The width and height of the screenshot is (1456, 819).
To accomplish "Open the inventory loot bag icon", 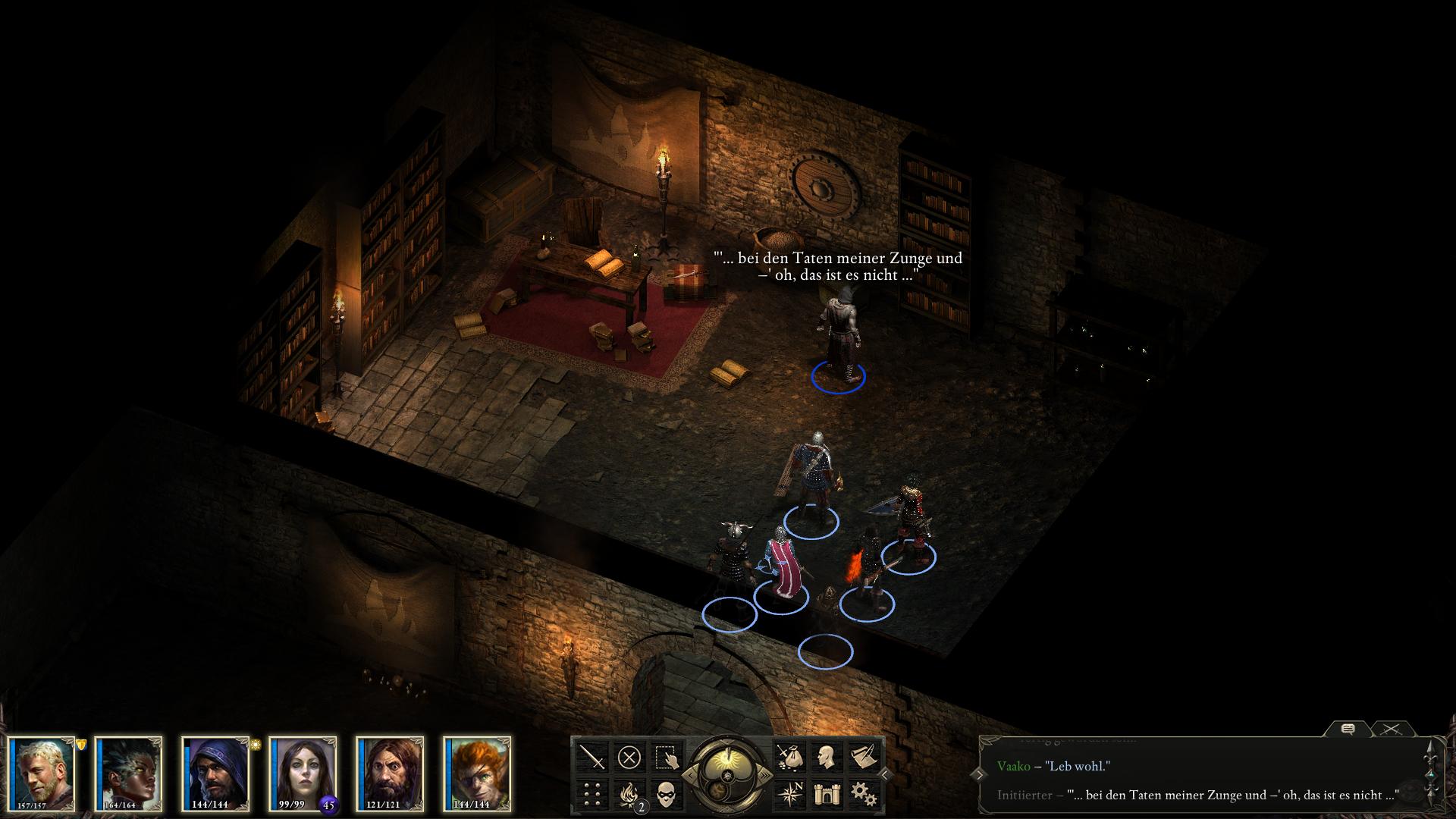I will 789,757.
